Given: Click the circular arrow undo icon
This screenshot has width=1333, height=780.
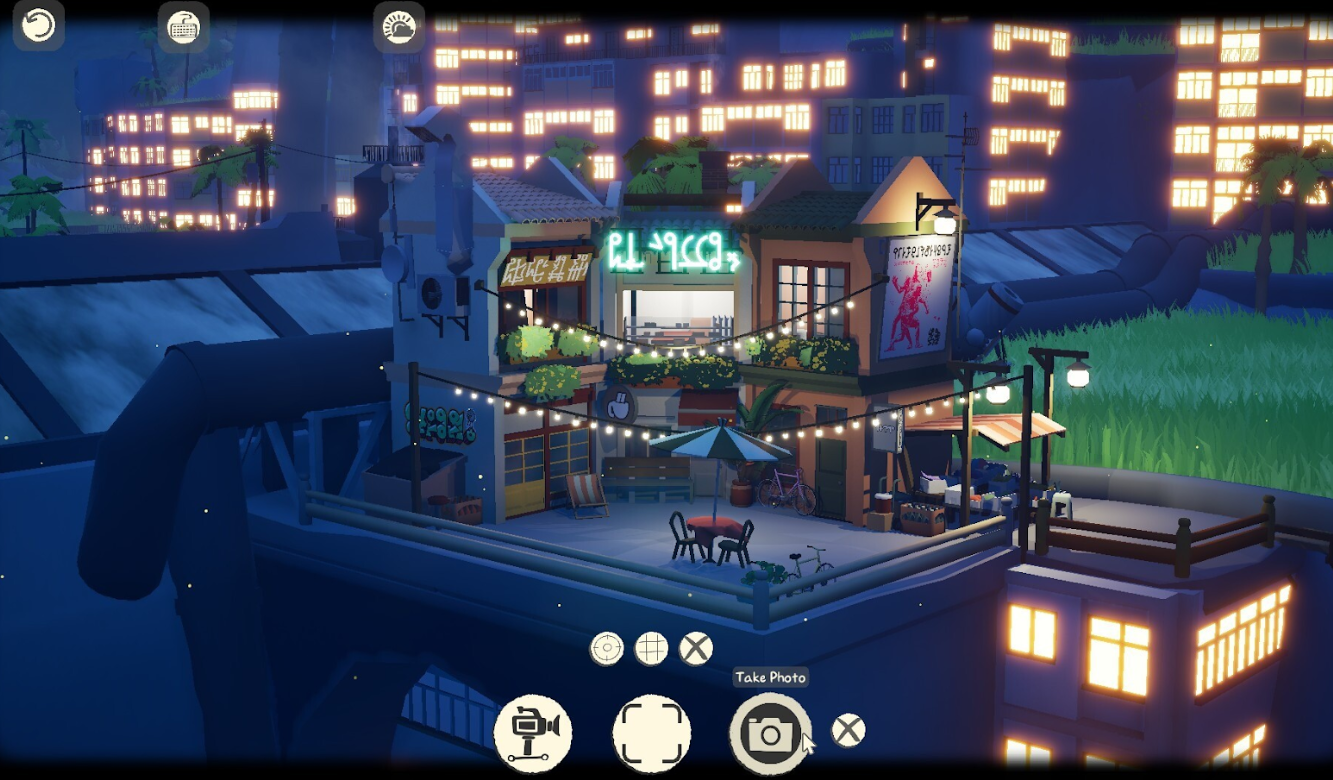Looking at the screenshot, I should click(39, 26).
